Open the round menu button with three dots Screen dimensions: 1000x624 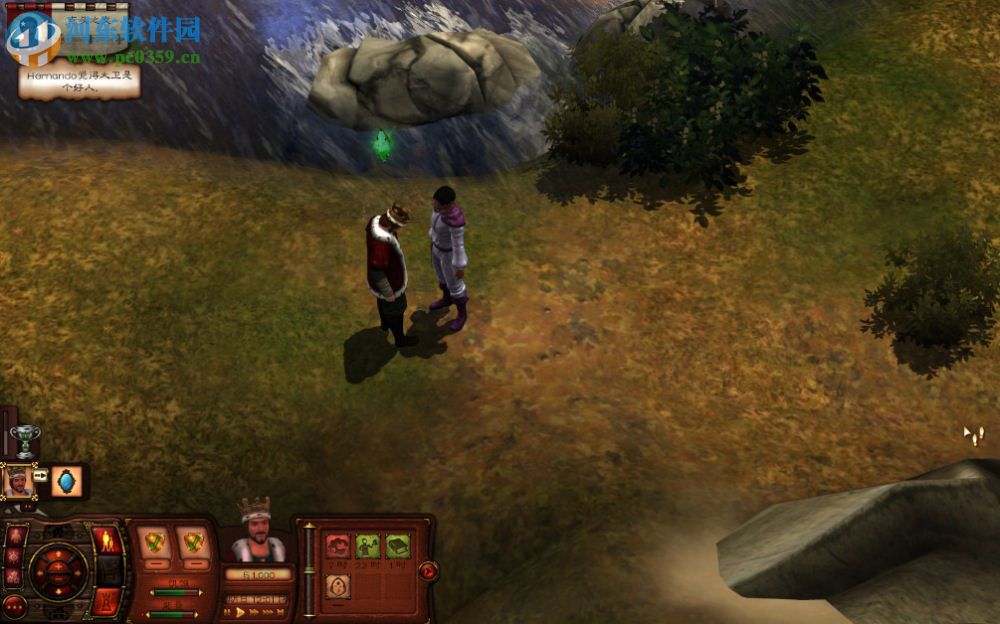(x=14, y=606)
